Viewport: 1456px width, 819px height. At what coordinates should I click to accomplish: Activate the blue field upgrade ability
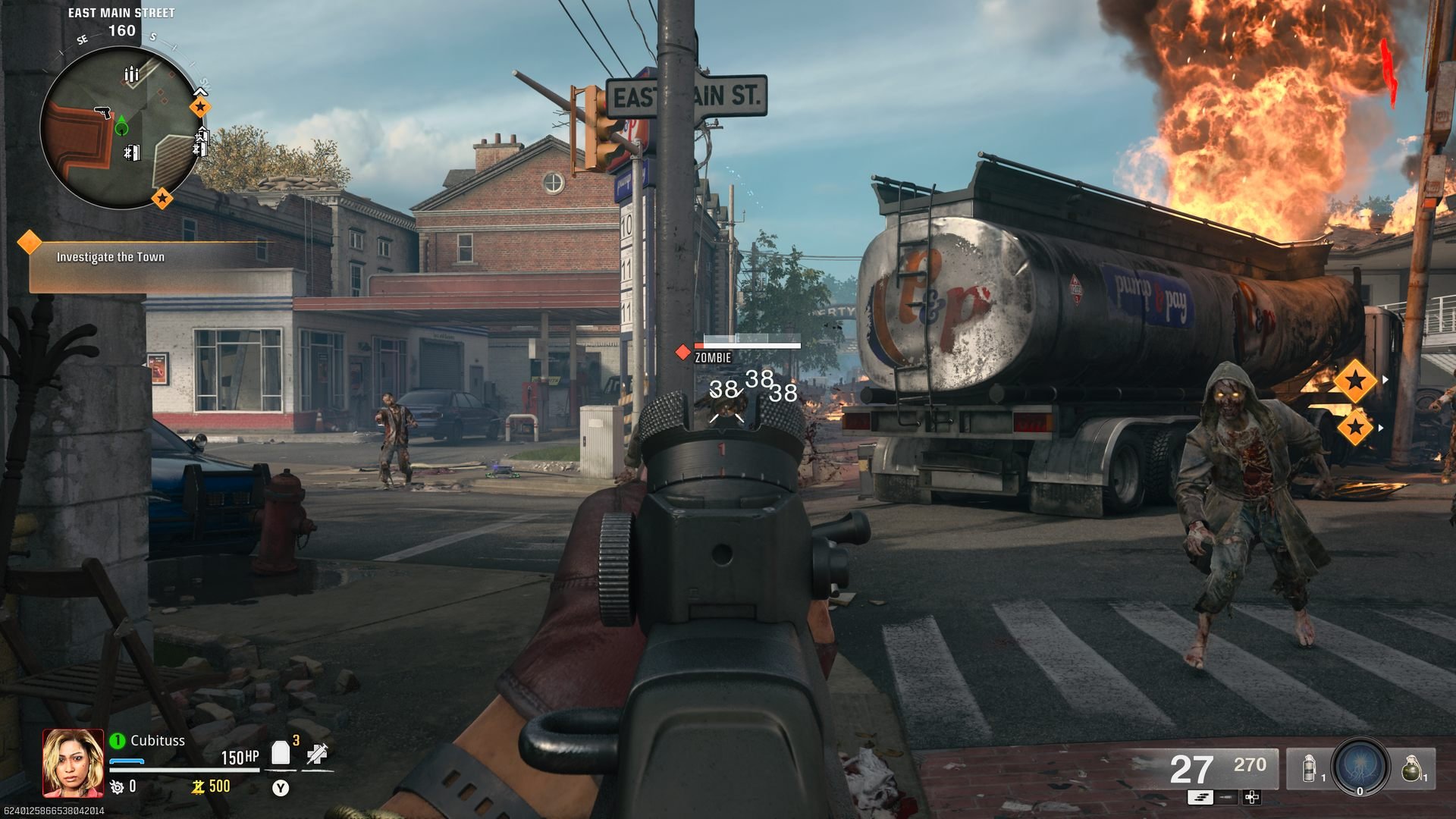pyautogui.click(x=1360, y=766)
